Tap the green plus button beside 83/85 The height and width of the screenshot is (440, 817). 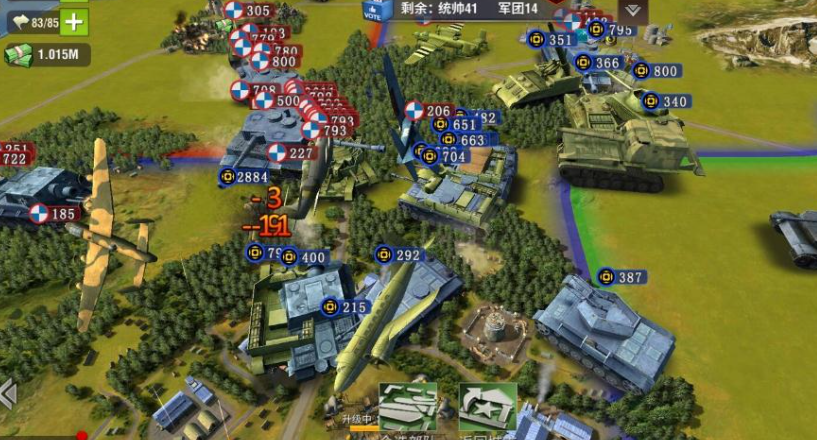(x=75, y=22)
